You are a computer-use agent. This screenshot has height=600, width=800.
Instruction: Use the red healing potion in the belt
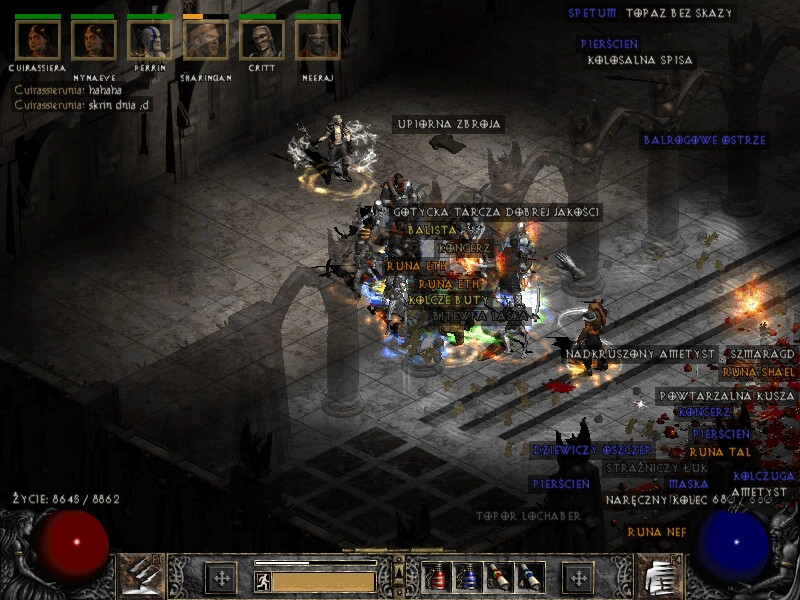436,577
